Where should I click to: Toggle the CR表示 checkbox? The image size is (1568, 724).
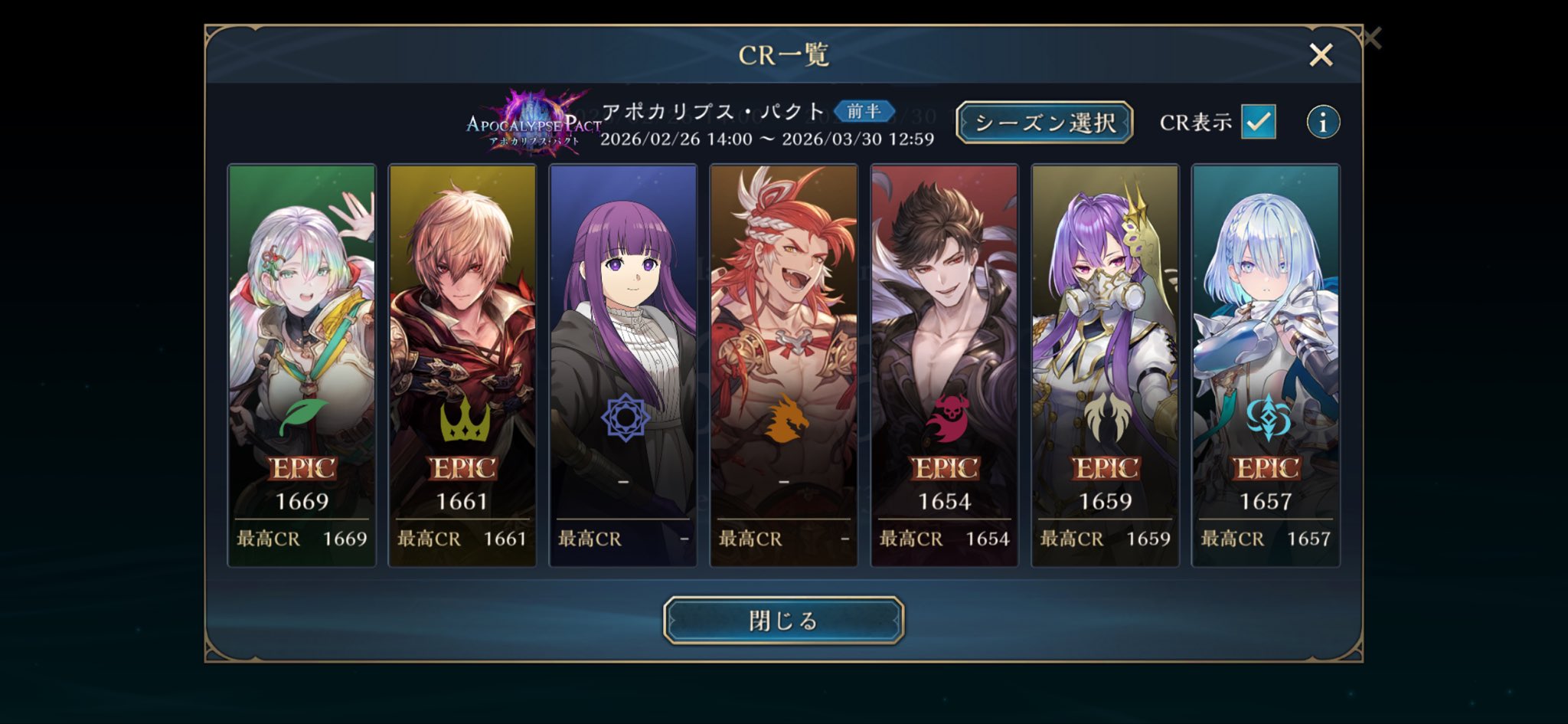click(x=1258, y=123)
